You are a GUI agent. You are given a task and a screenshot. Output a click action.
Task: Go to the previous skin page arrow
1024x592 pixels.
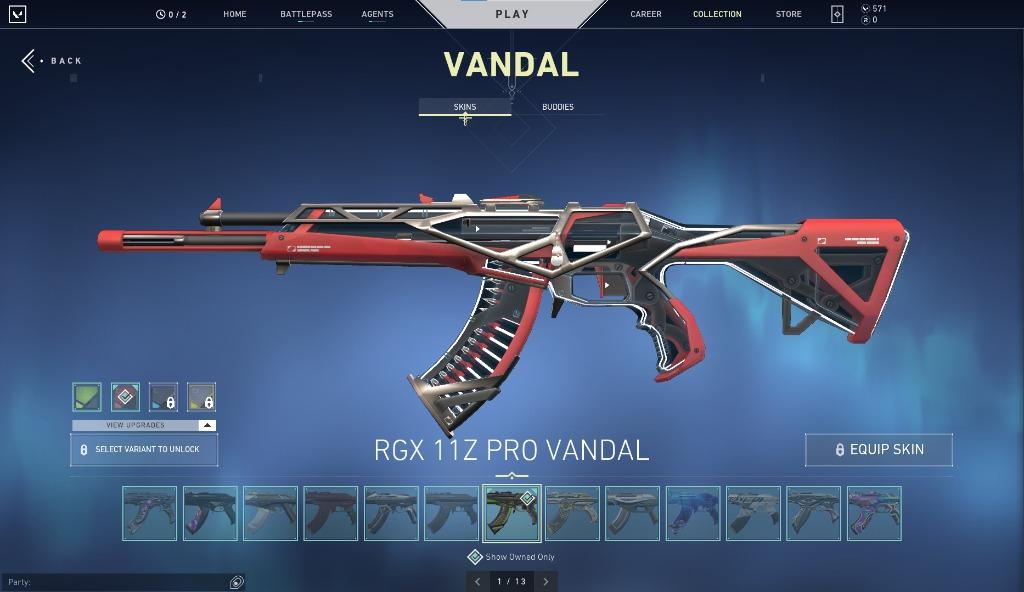[x=478, y=581]
